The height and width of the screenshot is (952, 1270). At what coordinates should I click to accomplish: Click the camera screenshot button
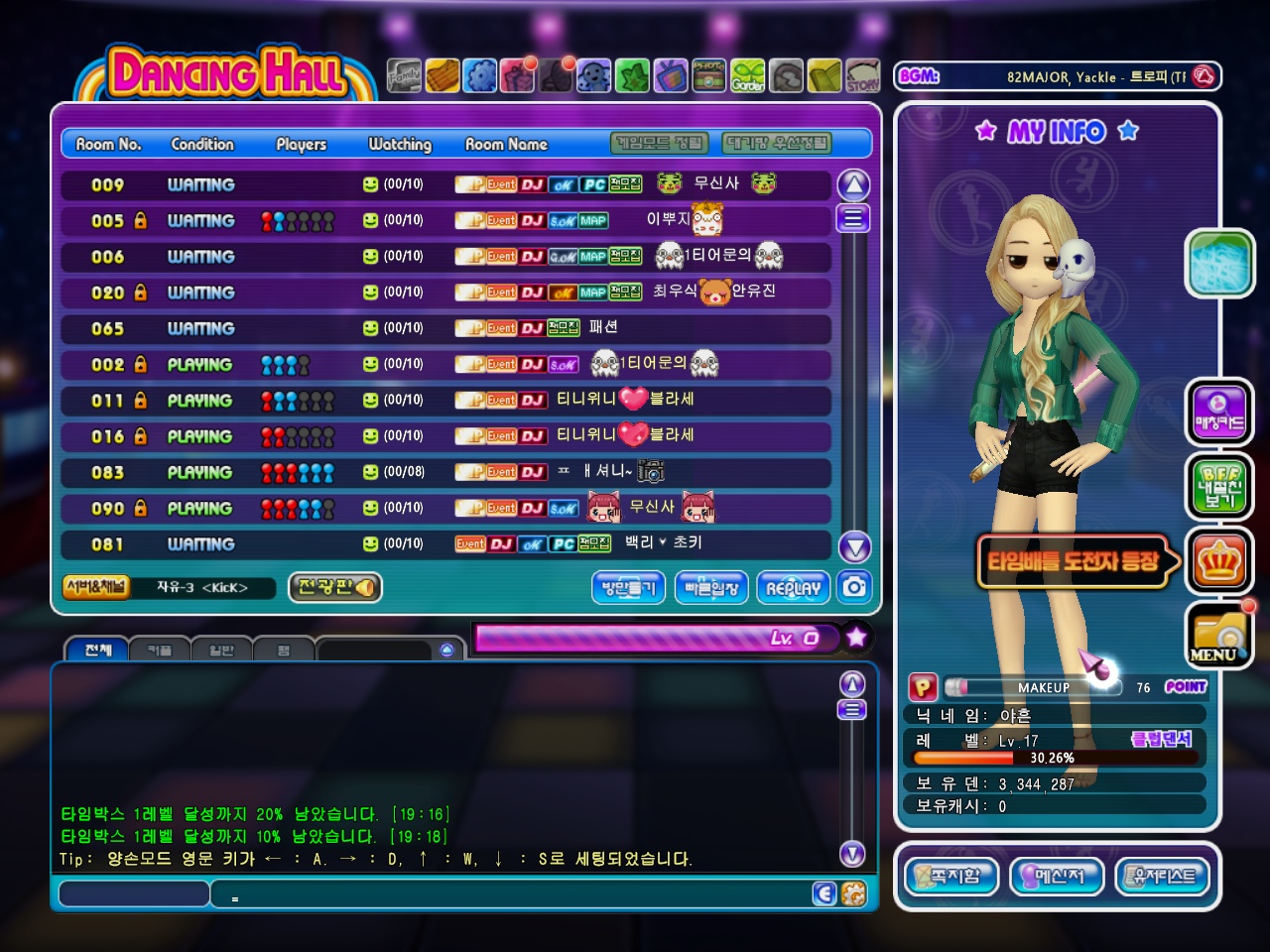[854, 587]
